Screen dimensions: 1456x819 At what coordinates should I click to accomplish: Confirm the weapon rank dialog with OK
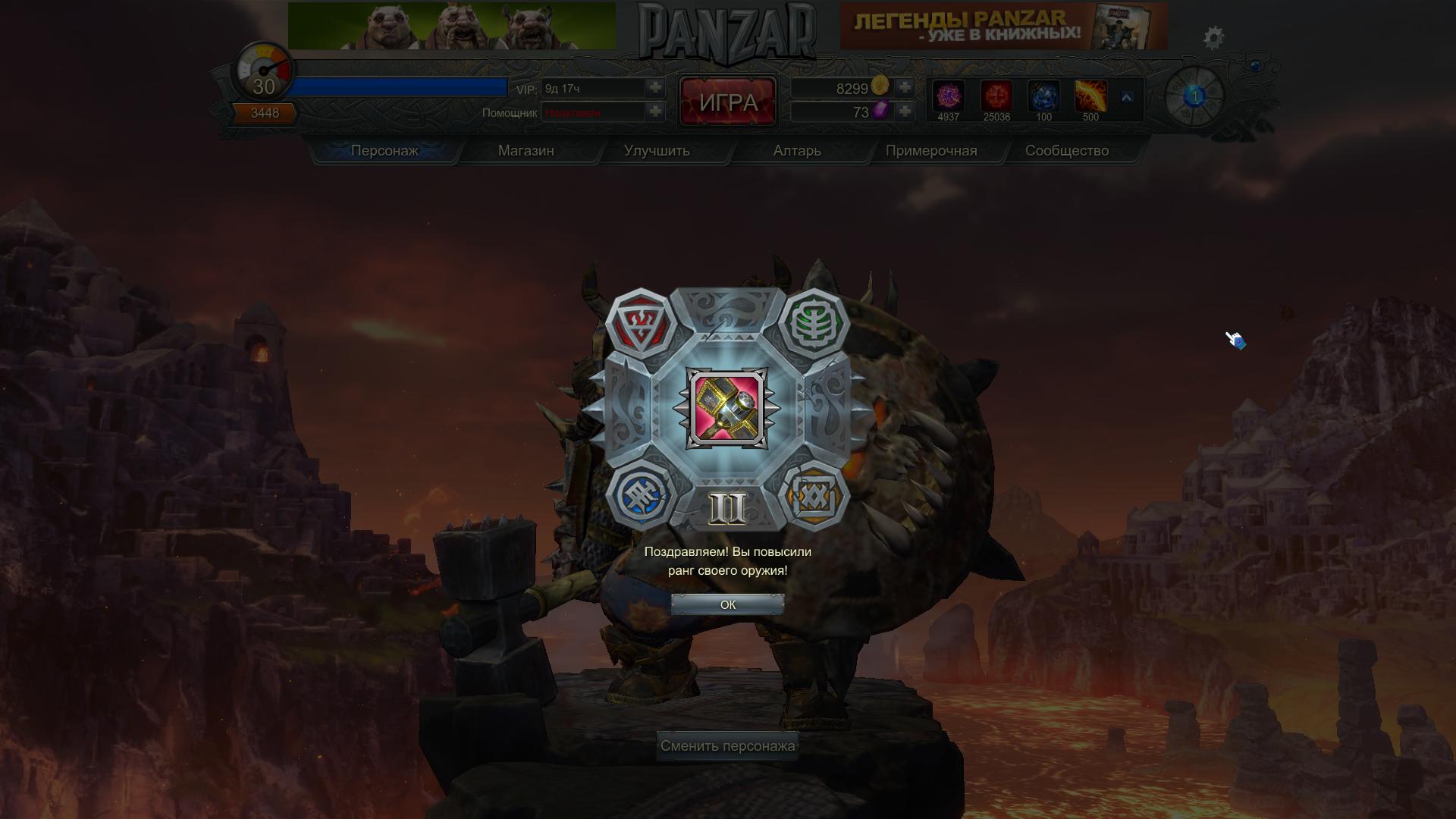(727, 604)
